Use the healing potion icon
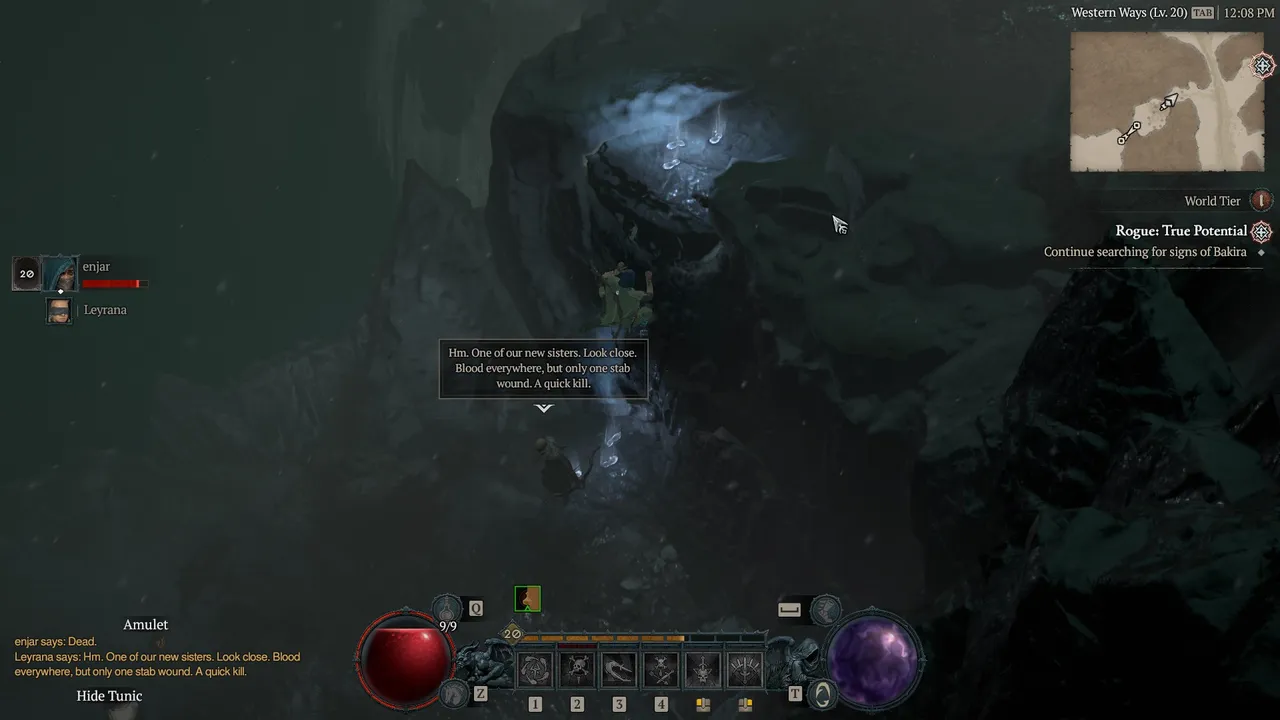1280x720 pixels. coord(447,607)
